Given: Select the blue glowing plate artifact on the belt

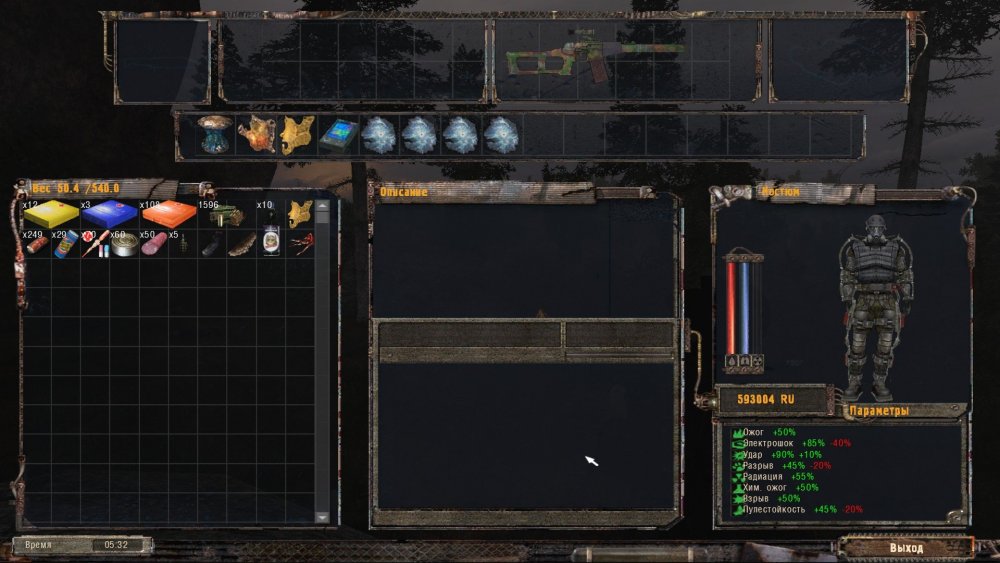Looking at the screenshot, I should [338, 135].
